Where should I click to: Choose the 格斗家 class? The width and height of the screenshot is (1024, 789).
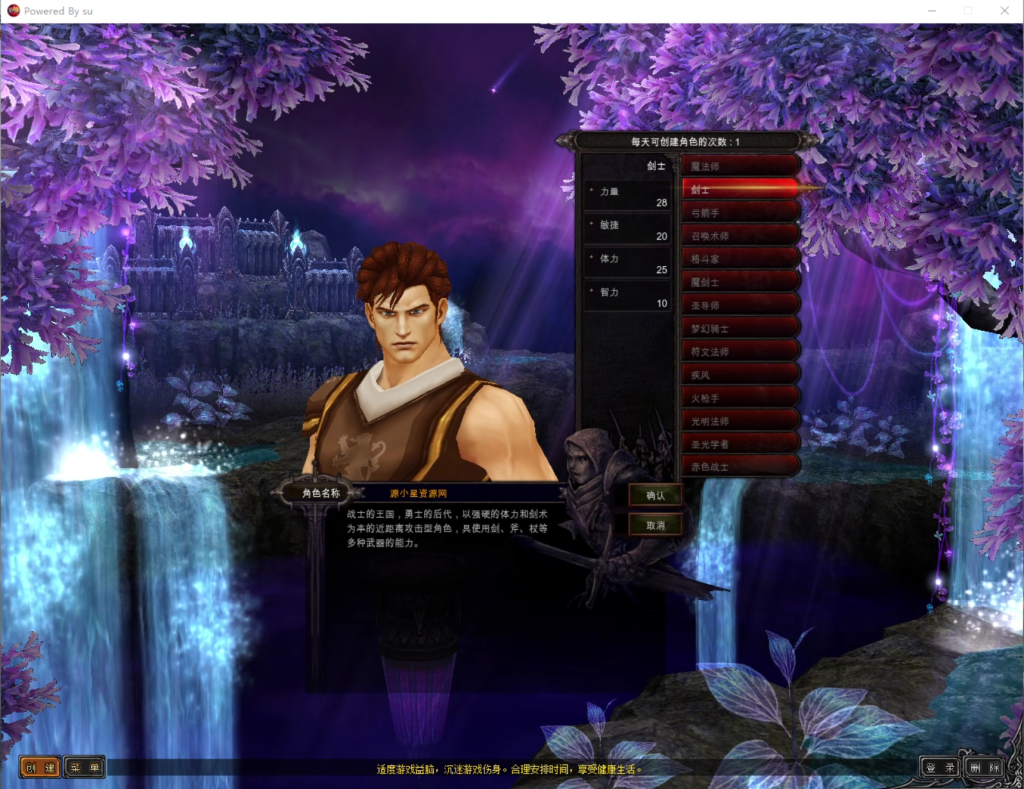[x=740, y=258]
